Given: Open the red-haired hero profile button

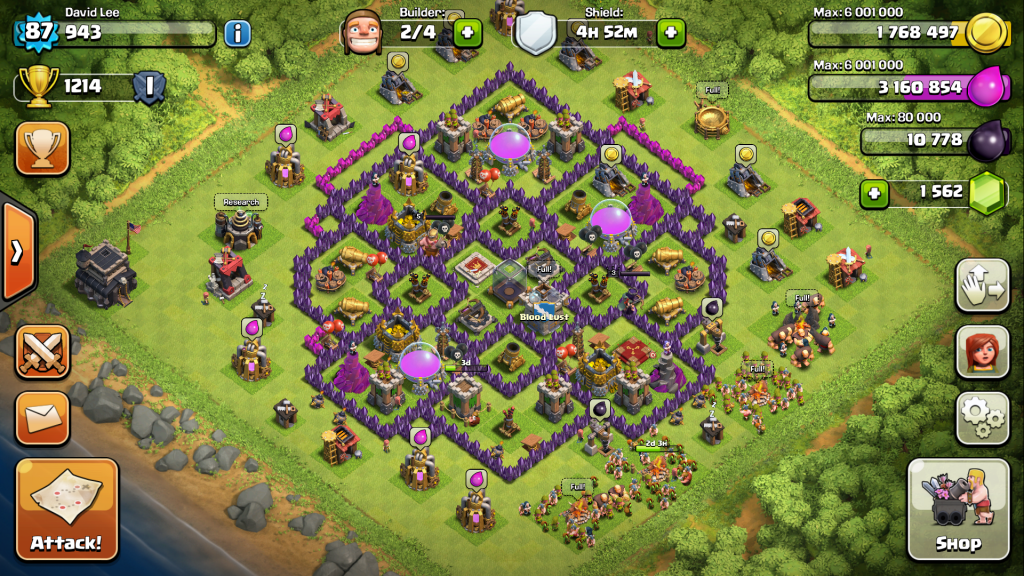Looking at the screenshot, I should pos(982,351).
